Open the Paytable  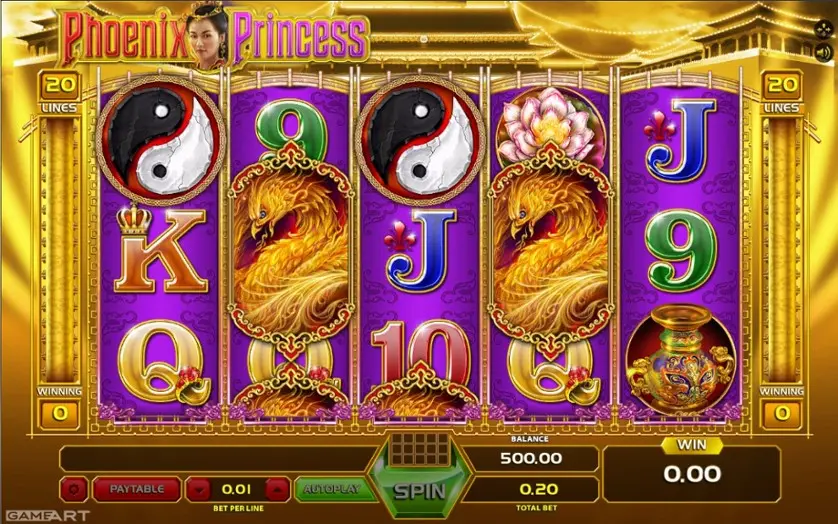[137, 489]
